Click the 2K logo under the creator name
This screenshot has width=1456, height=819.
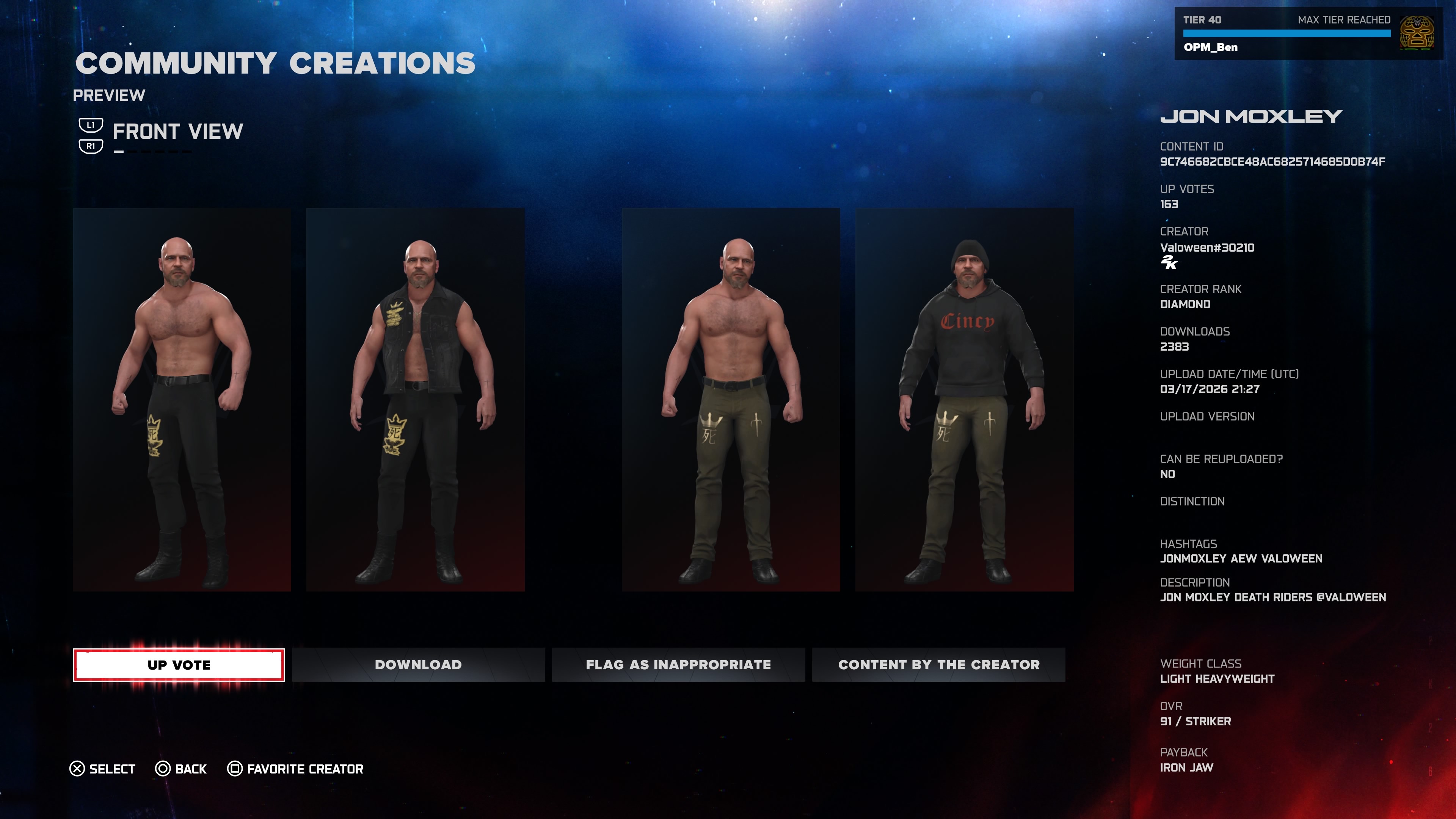pyautogui.click(x=1169, y=263)
